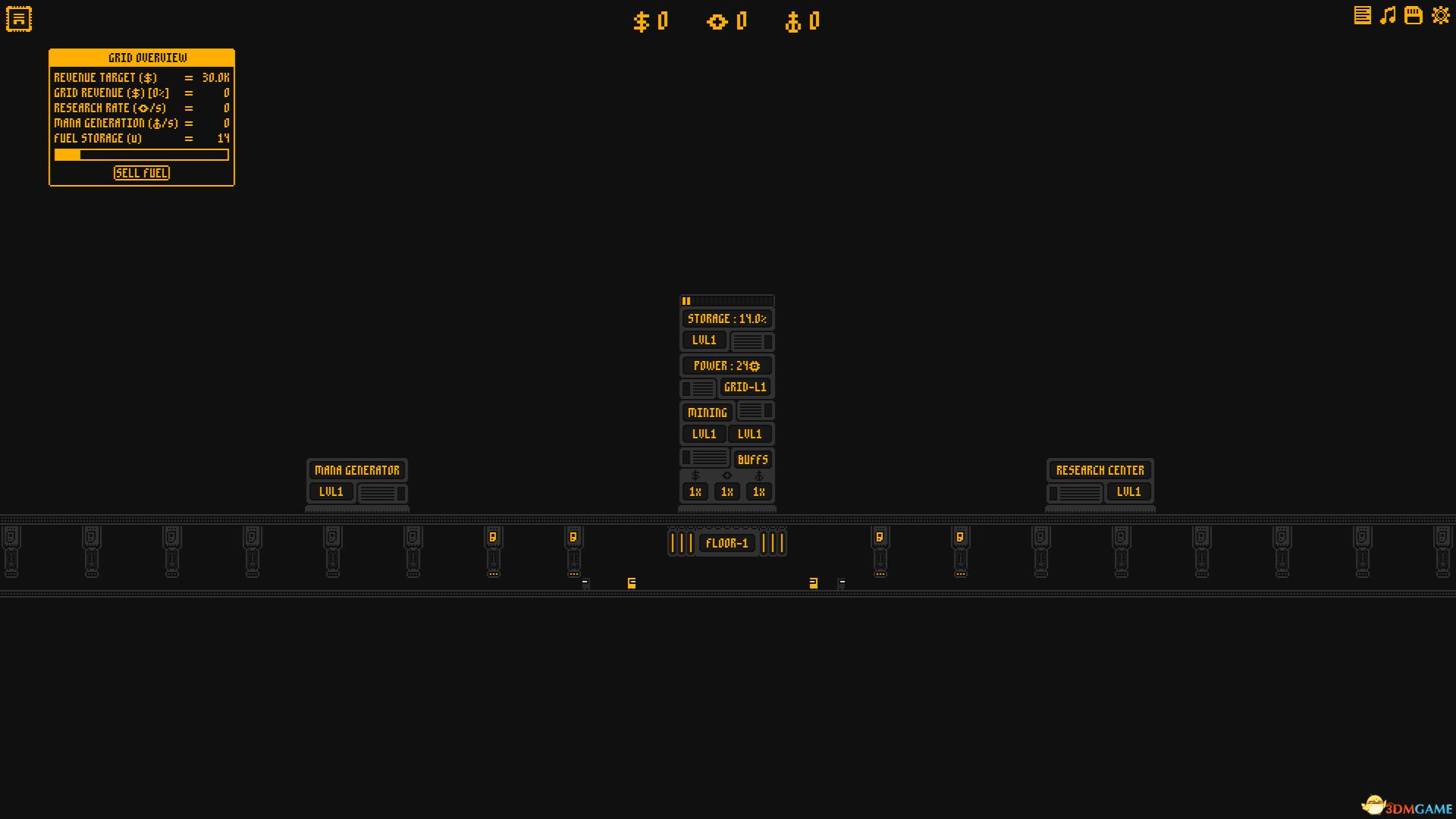Image resolution: width=1456 pixels, height=819 pixels.
Task: Open the chip icon in top-left corner
Action: click(x=18, y=18)
